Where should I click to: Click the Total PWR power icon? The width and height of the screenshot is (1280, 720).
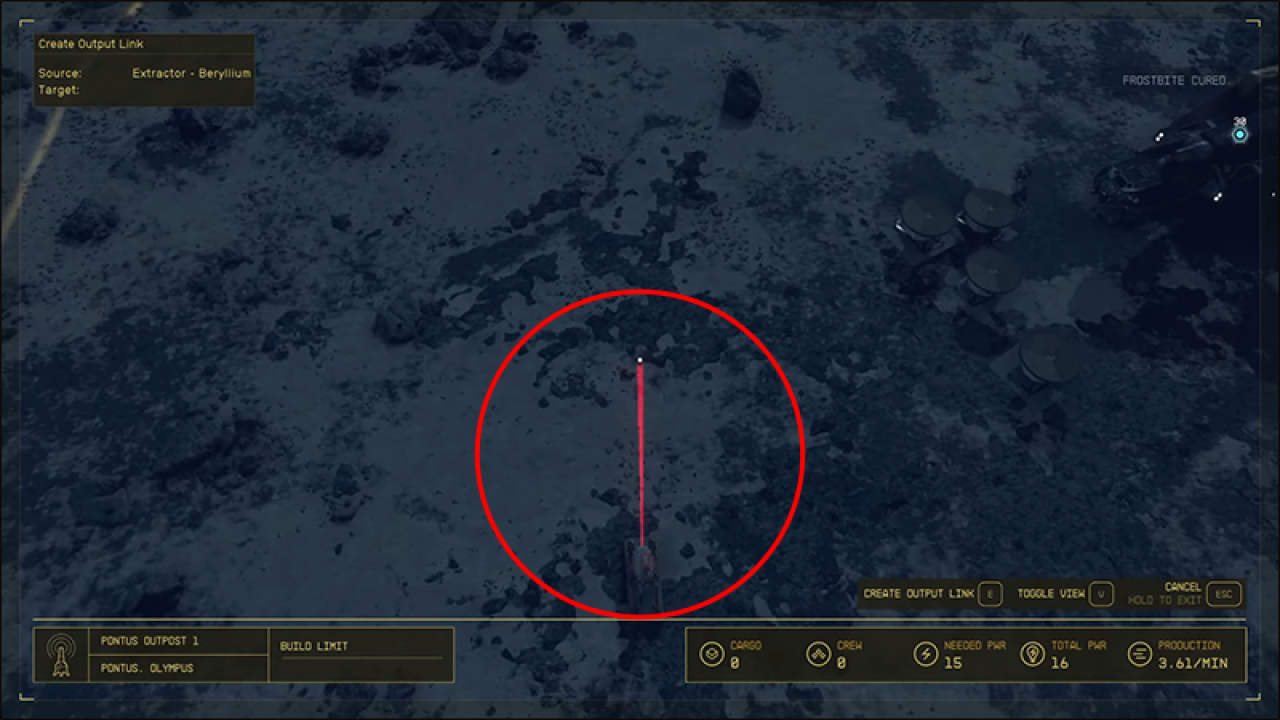pyautogui.click(x=1033, y=653)
